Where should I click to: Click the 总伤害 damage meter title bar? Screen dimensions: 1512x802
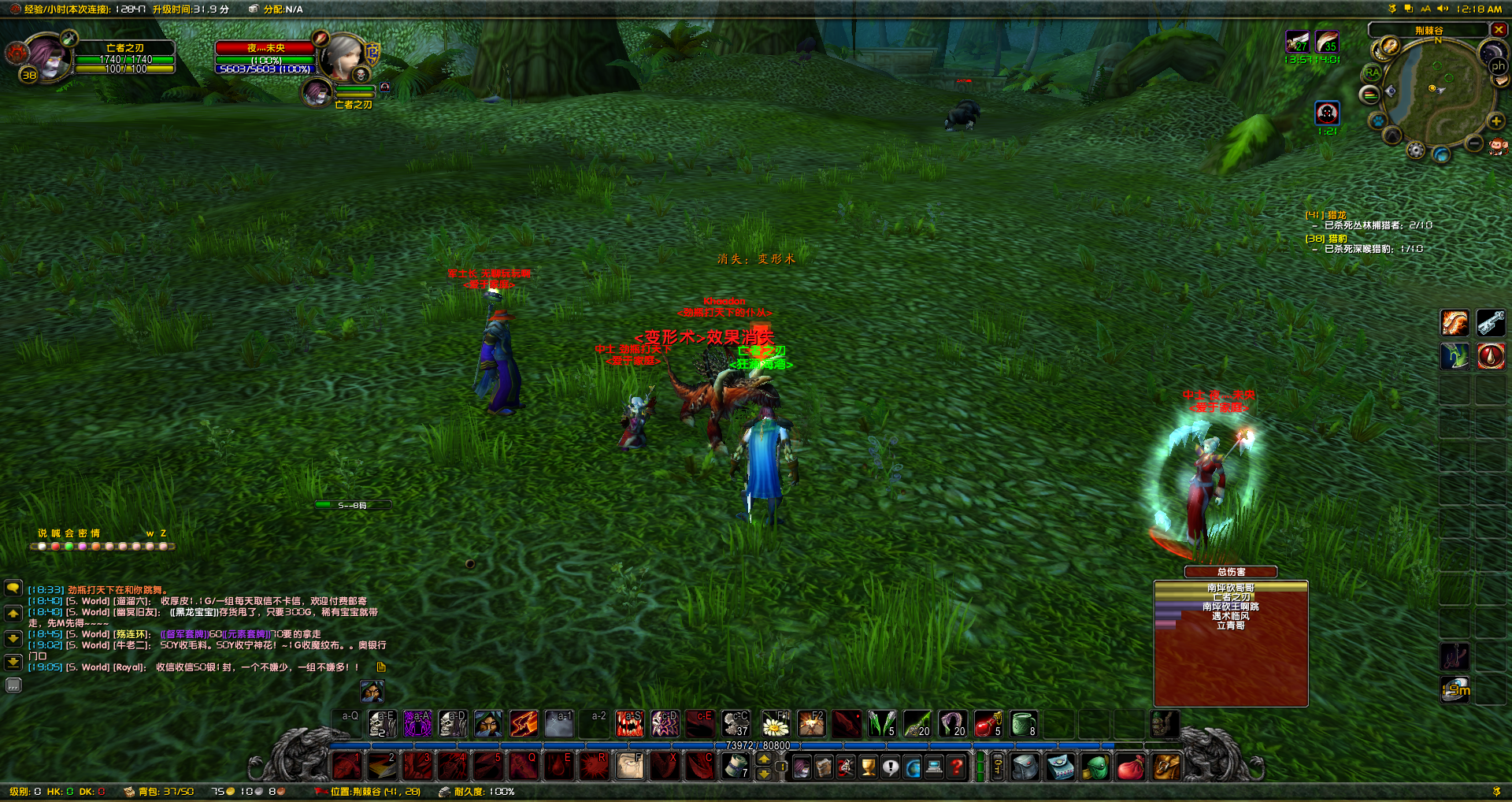point(1232,572)
